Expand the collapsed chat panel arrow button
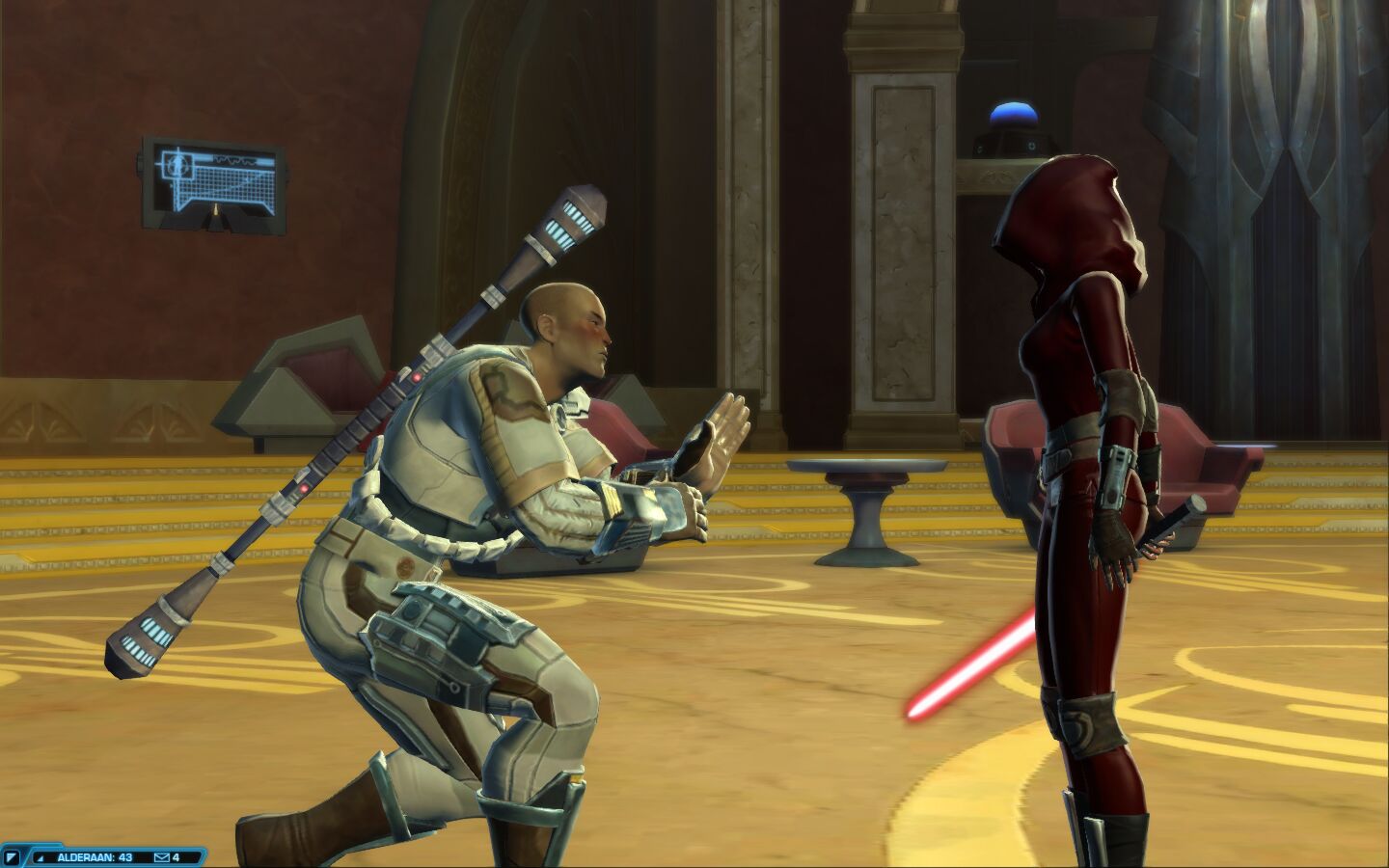The width and height of the screenshot is (1389, 868). [13, 856]
